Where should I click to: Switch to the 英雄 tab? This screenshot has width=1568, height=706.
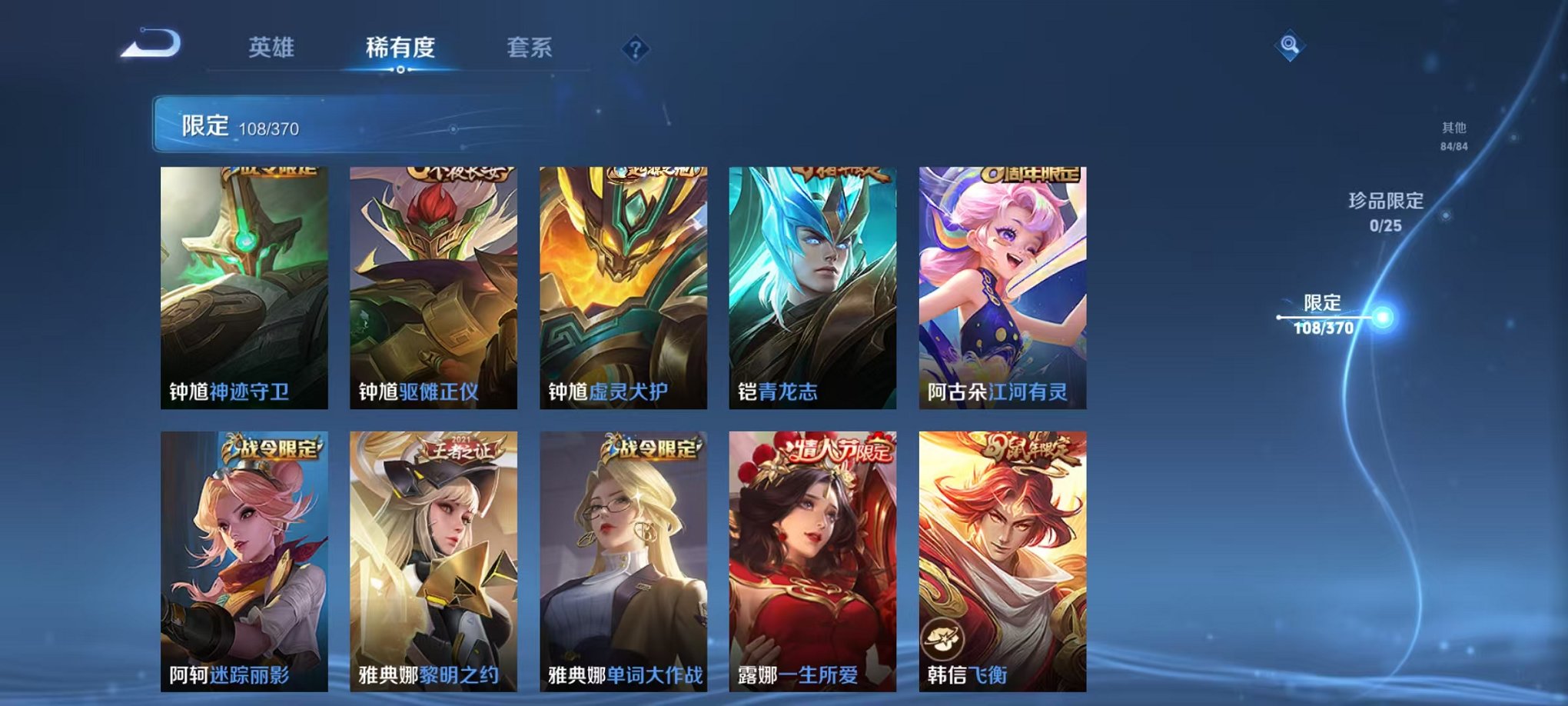273,47
